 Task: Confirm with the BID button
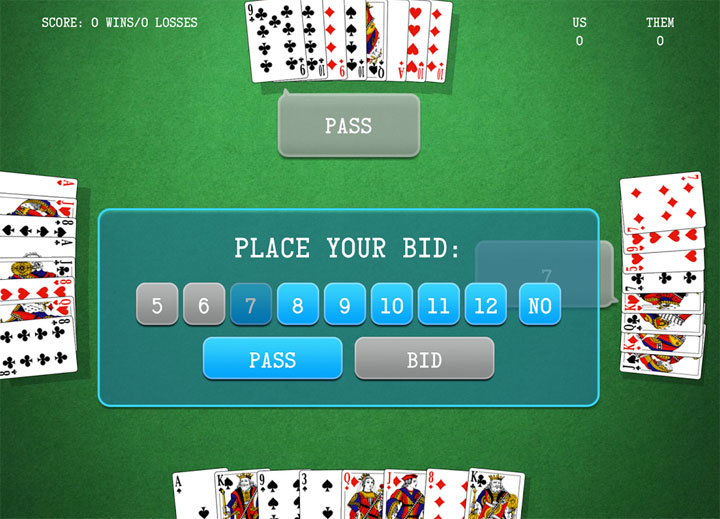(424, 359)
